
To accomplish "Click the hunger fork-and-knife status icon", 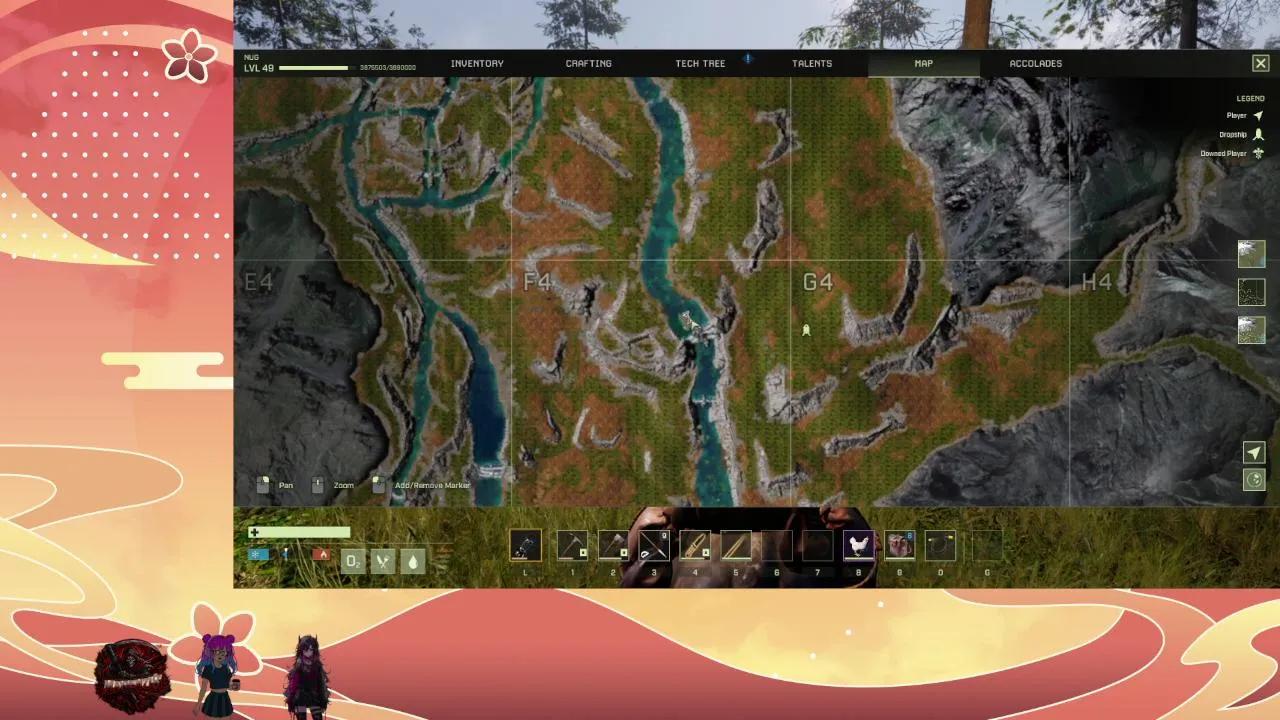I will point(383,561).
